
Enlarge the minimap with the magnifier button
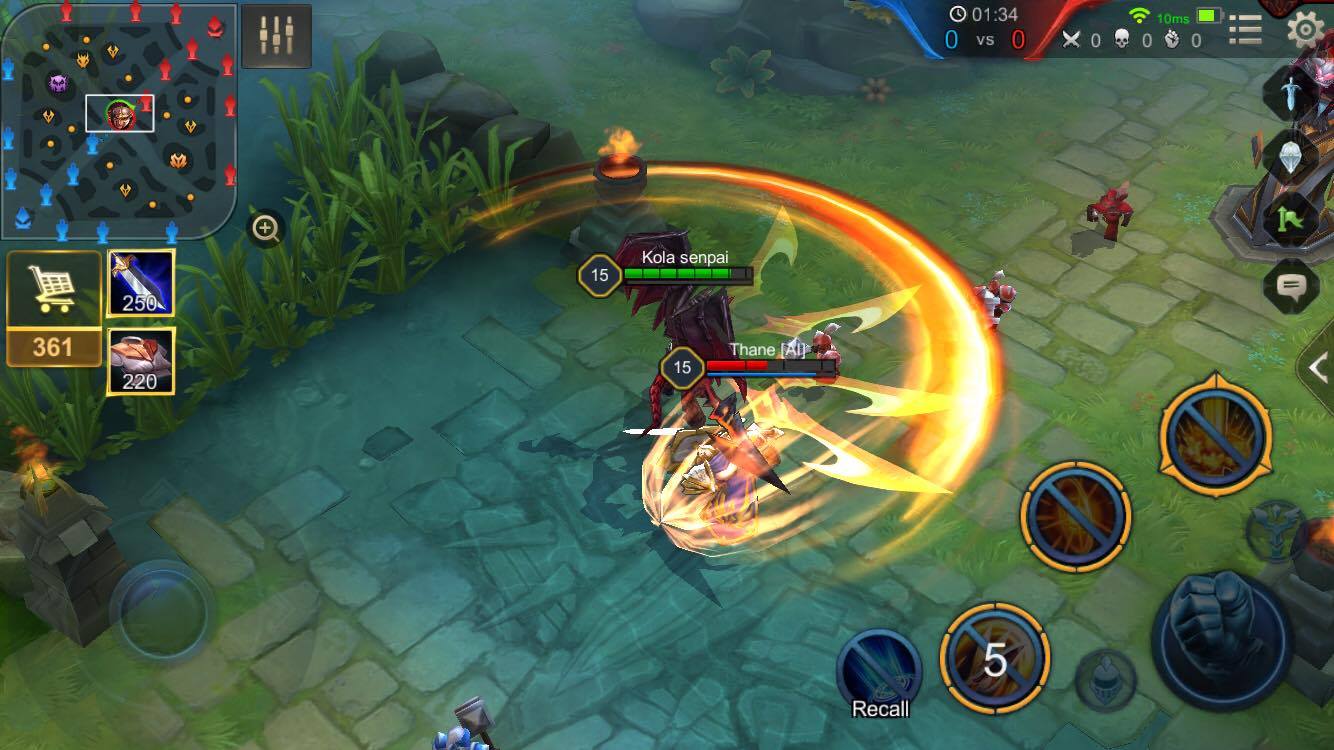click(x=266, y=230)
